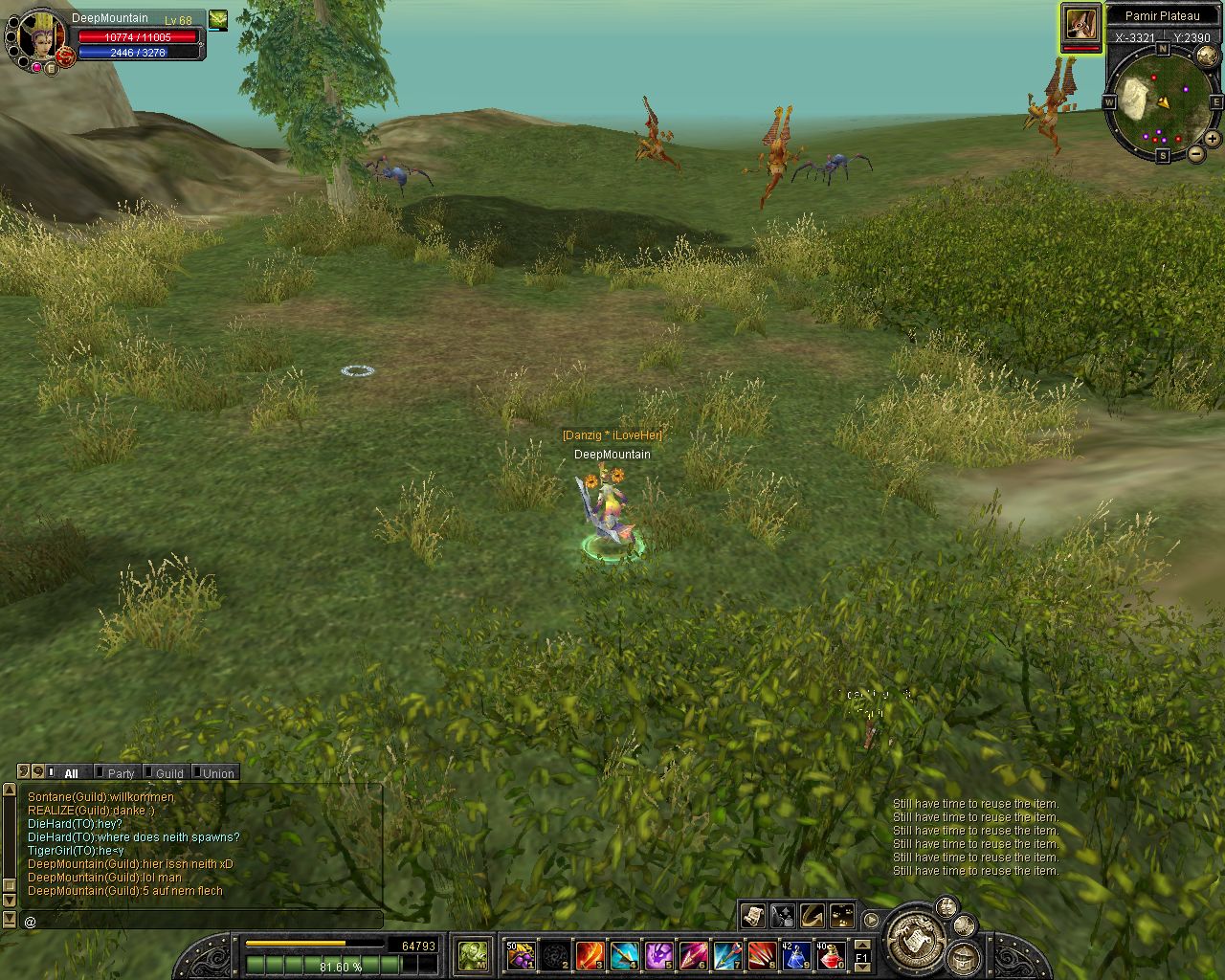Open the Guild chat tab

tap(169, 773)
